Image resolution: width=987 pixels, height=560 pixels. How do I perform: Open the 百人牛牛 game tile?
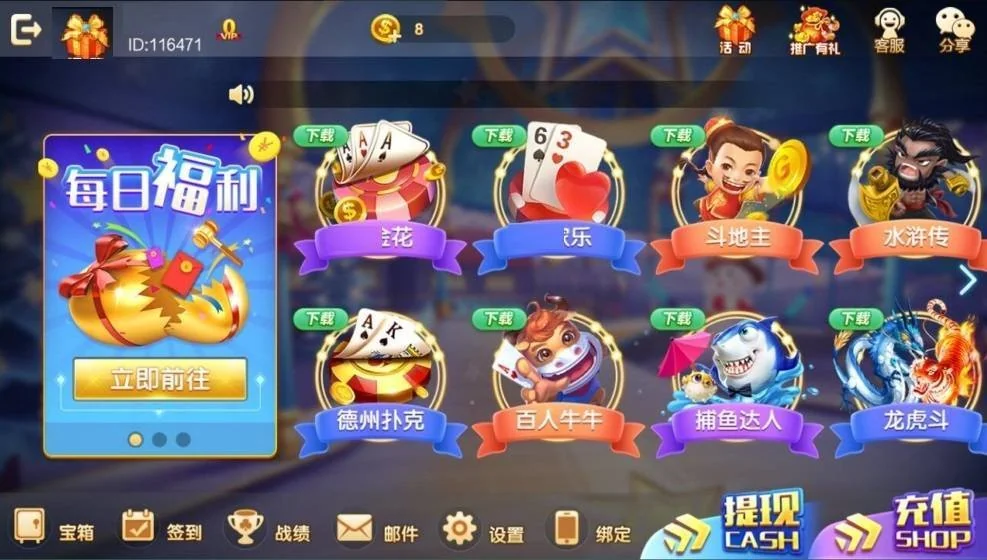click(558, 380)
